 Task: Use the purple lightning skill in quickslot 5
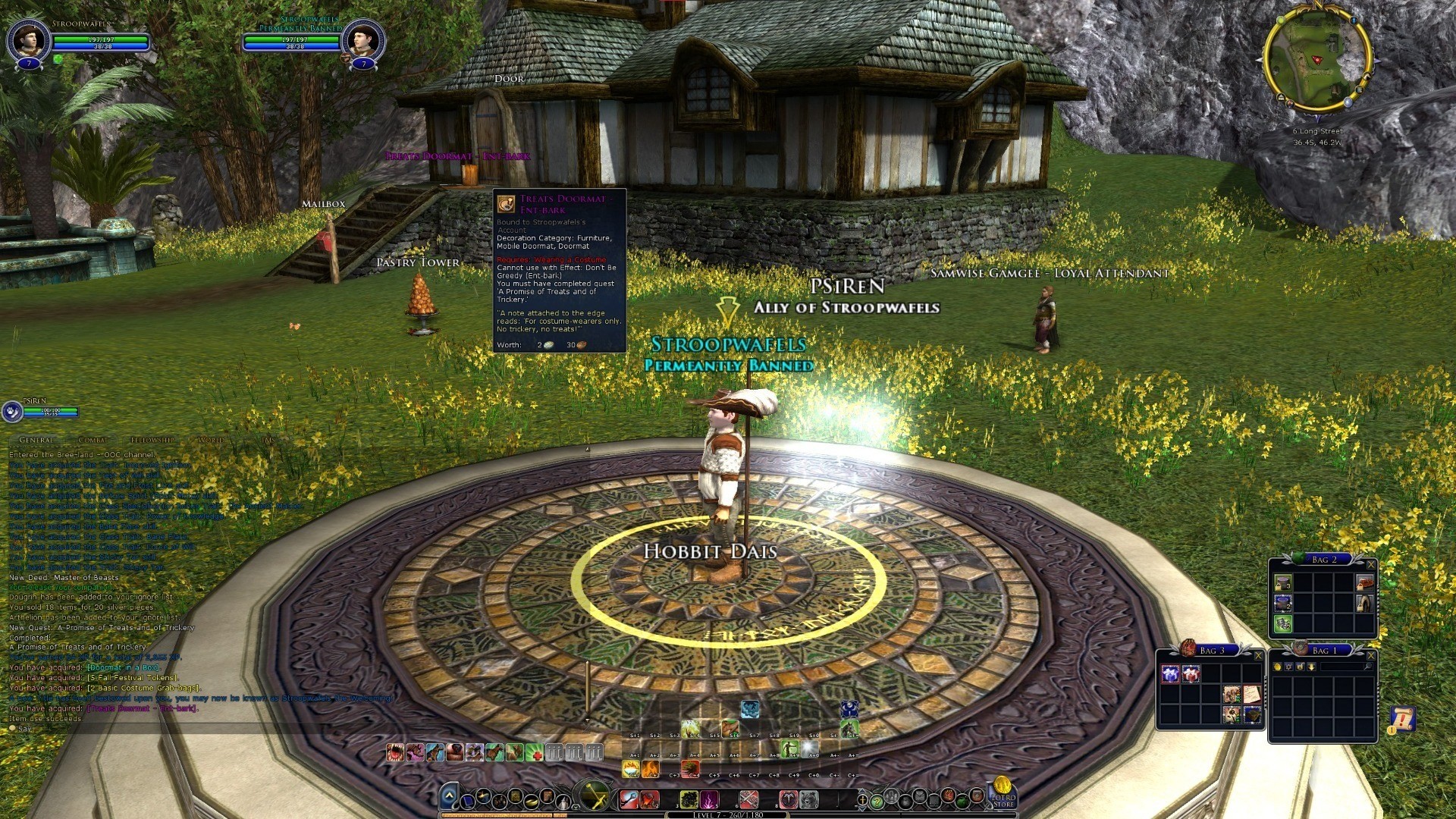click(708, 799)
